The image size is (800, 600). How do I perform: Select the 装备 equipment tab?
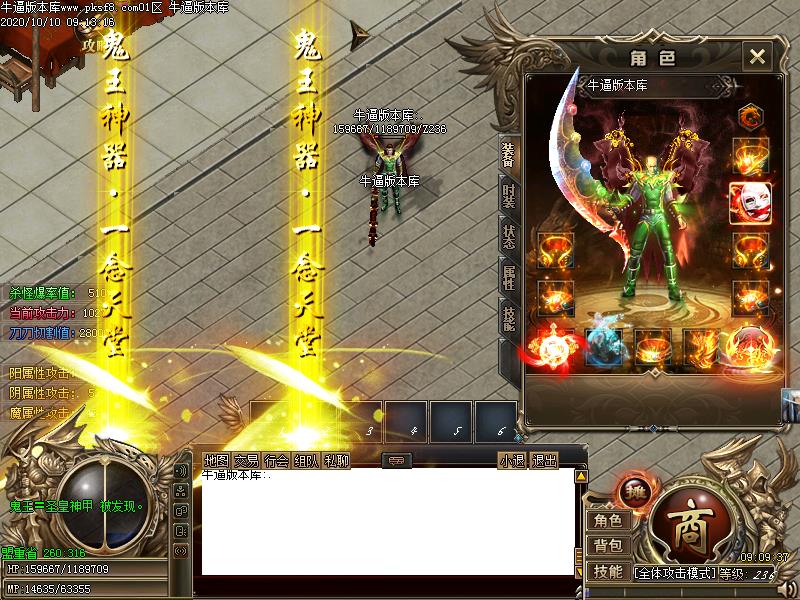pyautogui.click(x=510, y=153)
